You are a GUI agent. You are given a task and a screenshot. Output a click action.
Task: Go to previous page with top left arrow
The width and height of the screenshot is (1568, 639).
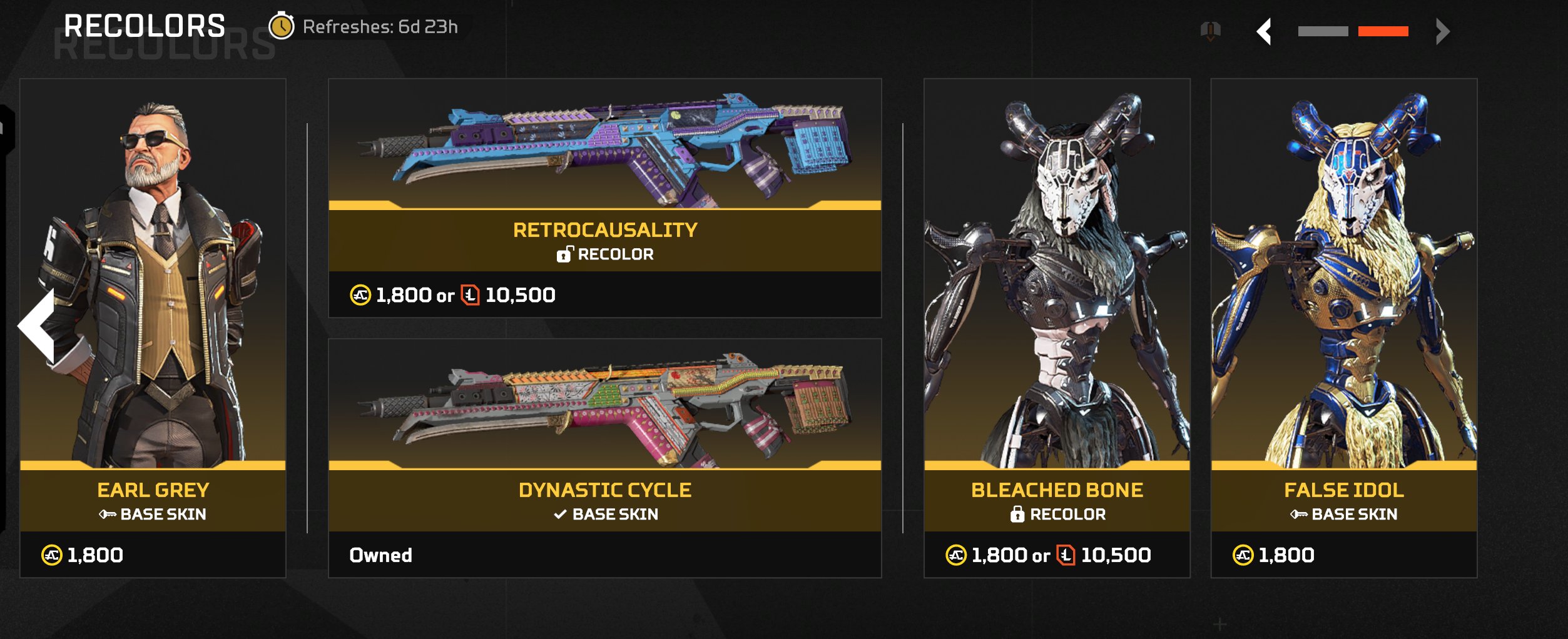[1265, 31]
